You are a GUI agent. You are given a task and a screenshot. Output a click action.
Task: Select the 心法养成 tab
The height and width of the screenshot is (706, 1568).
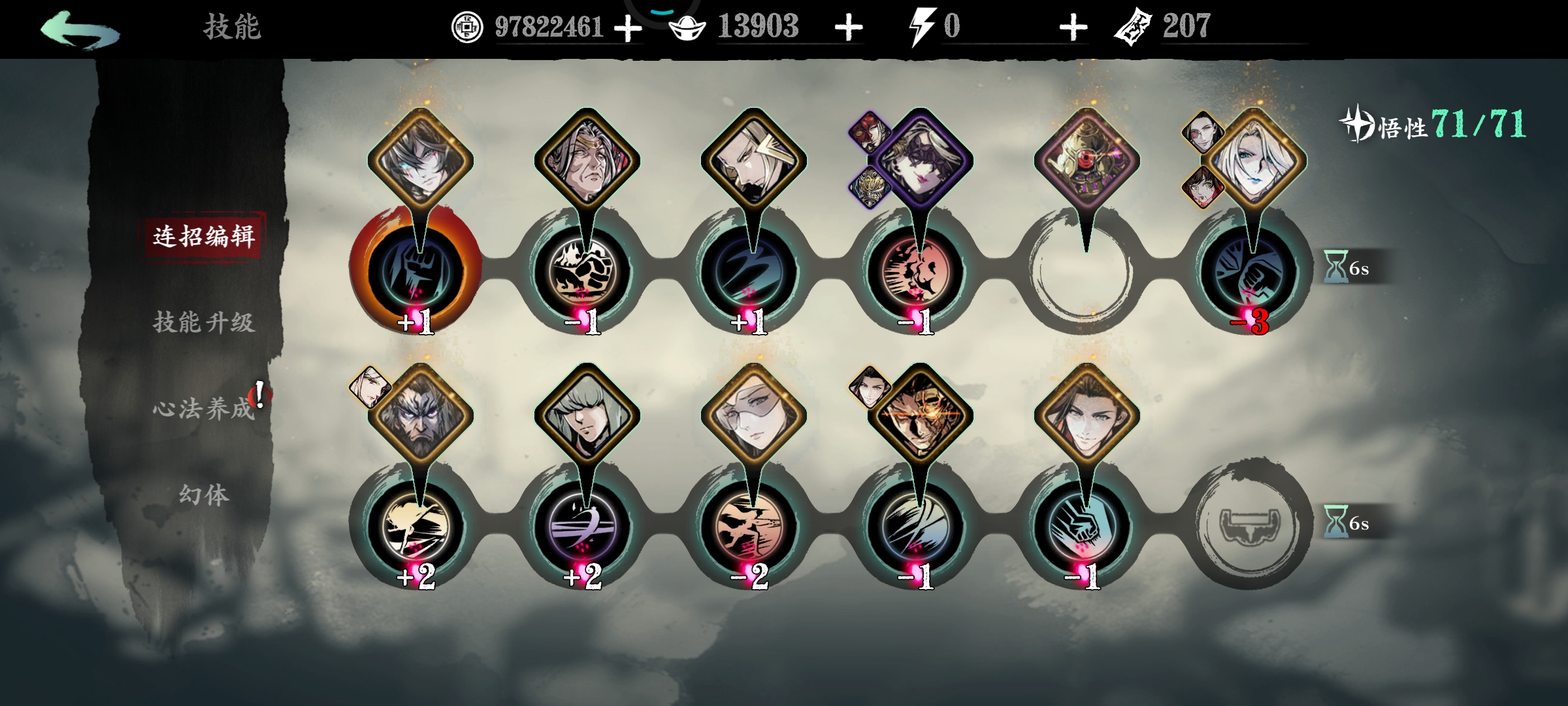coord(204,409)
